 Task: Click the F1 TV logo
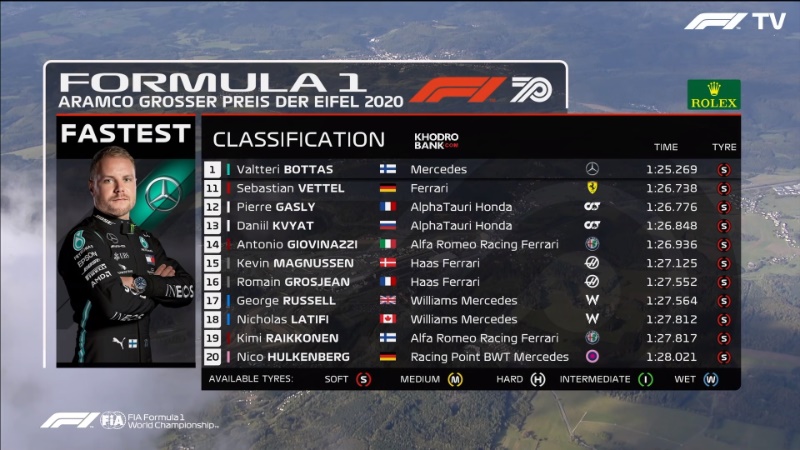(x=734, y=21)
